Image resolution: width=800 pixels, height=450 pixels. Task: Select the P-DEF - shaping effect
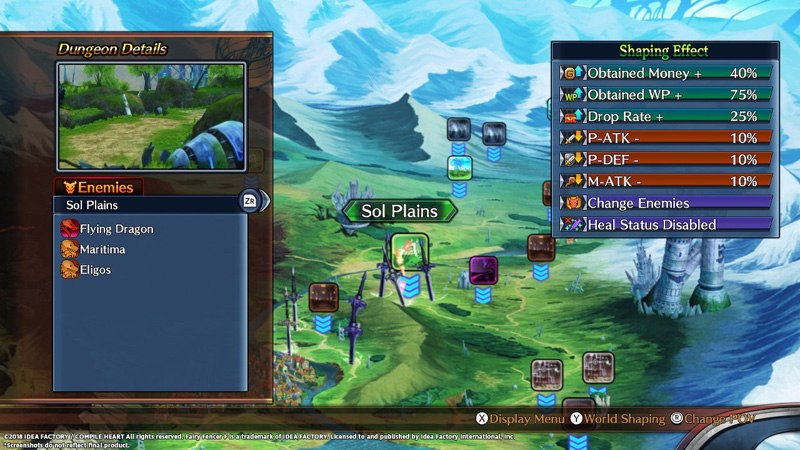pyautogui.click(x=665, y=159)
